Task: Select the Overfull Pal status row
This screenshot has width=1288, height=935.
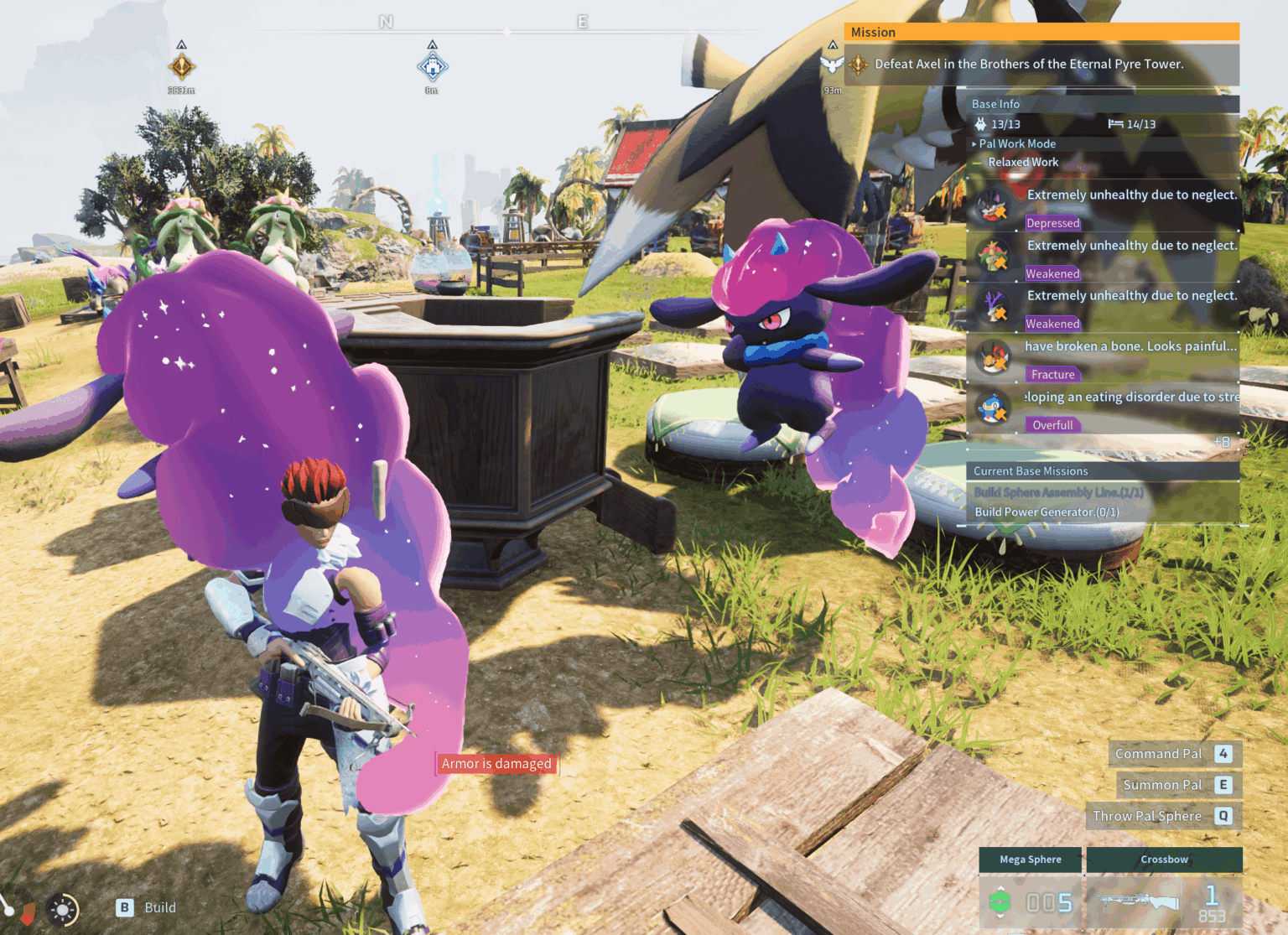Action: pos(1103,409)
